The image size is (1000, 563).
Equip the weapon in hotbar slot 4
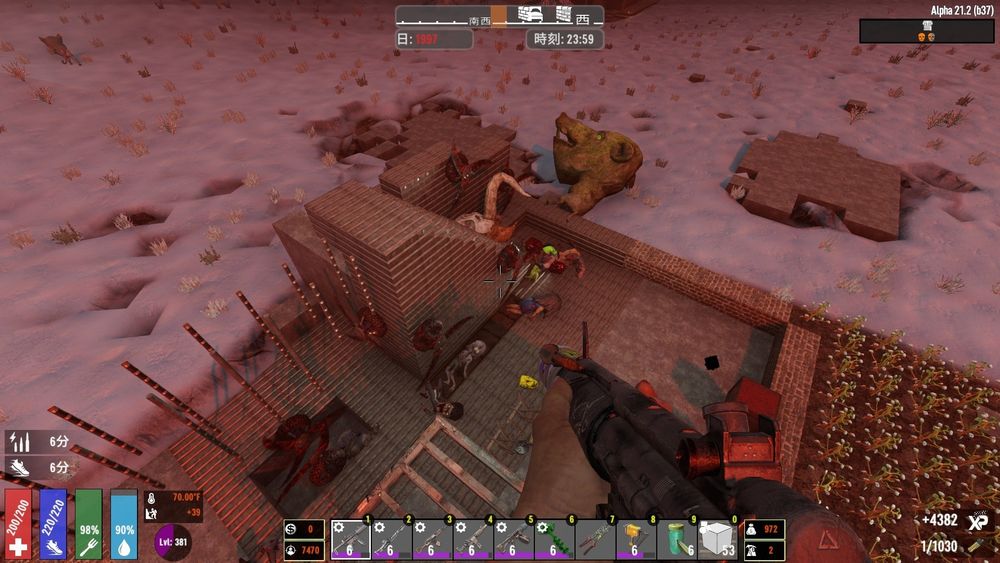coord(473,540)
